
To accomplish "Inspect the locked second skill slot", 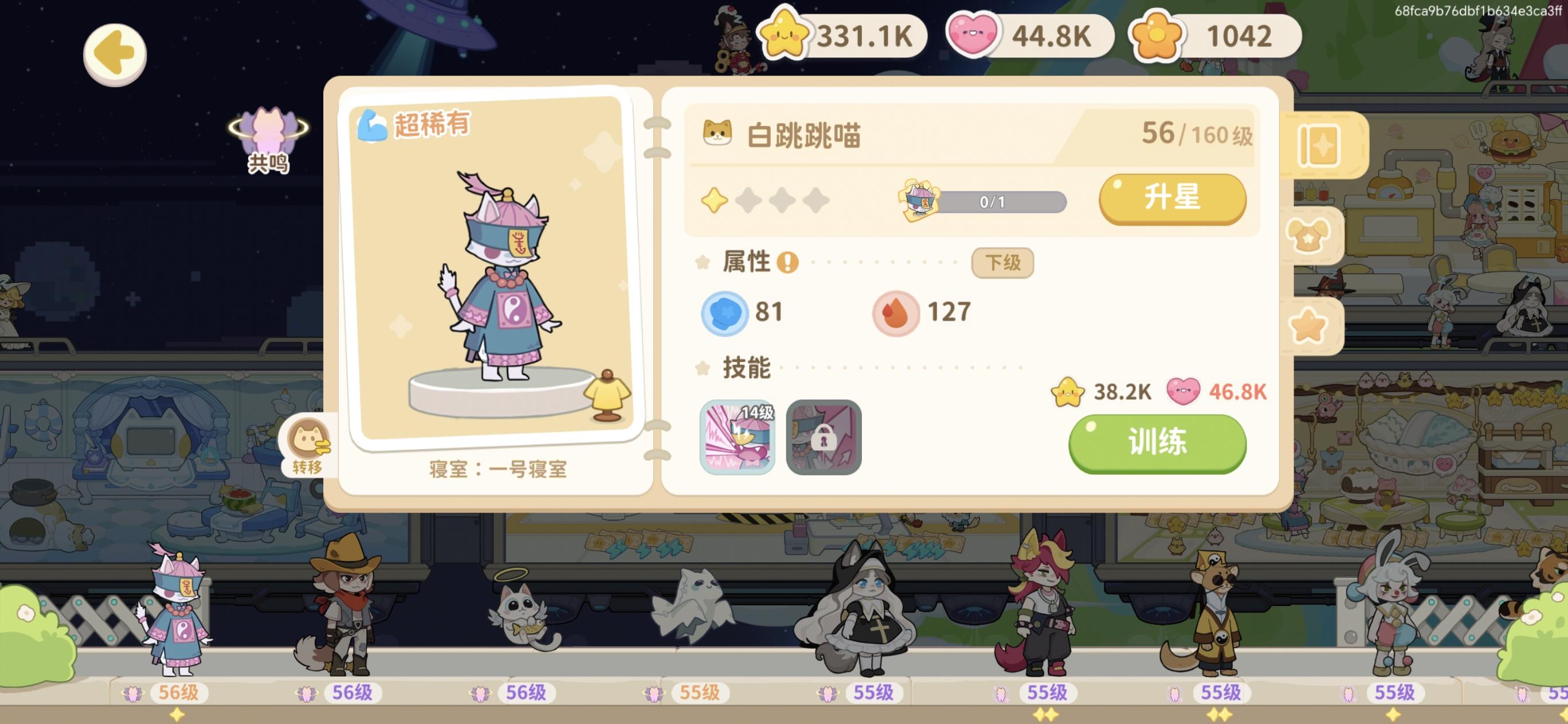I will coord(823,438).
